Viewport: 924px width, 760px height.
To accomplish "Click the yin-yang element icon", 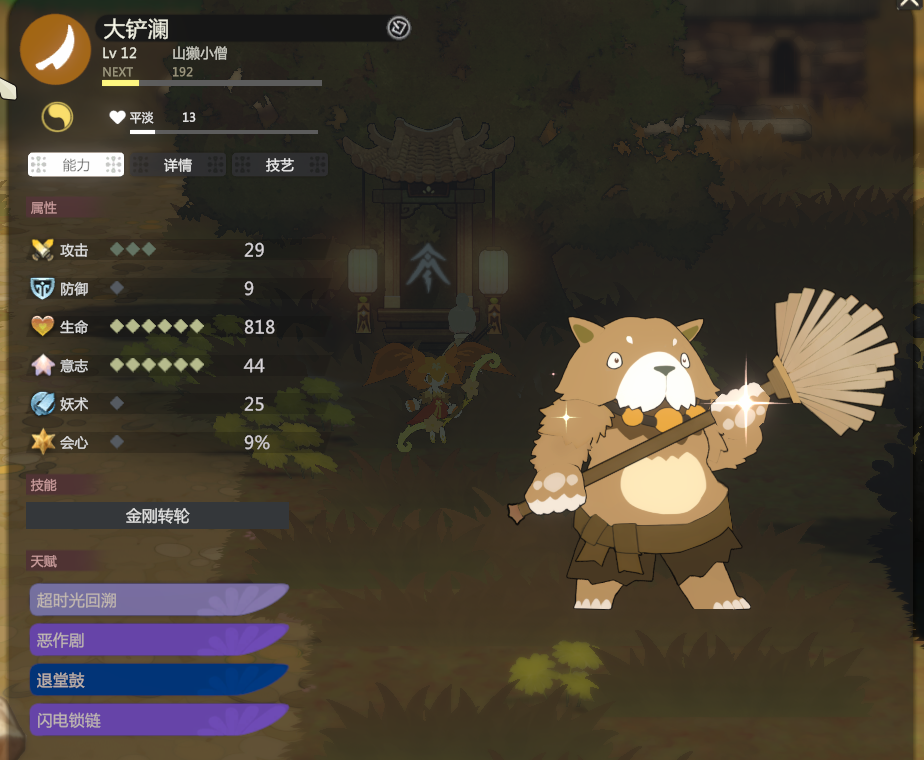I will [57, 117].
